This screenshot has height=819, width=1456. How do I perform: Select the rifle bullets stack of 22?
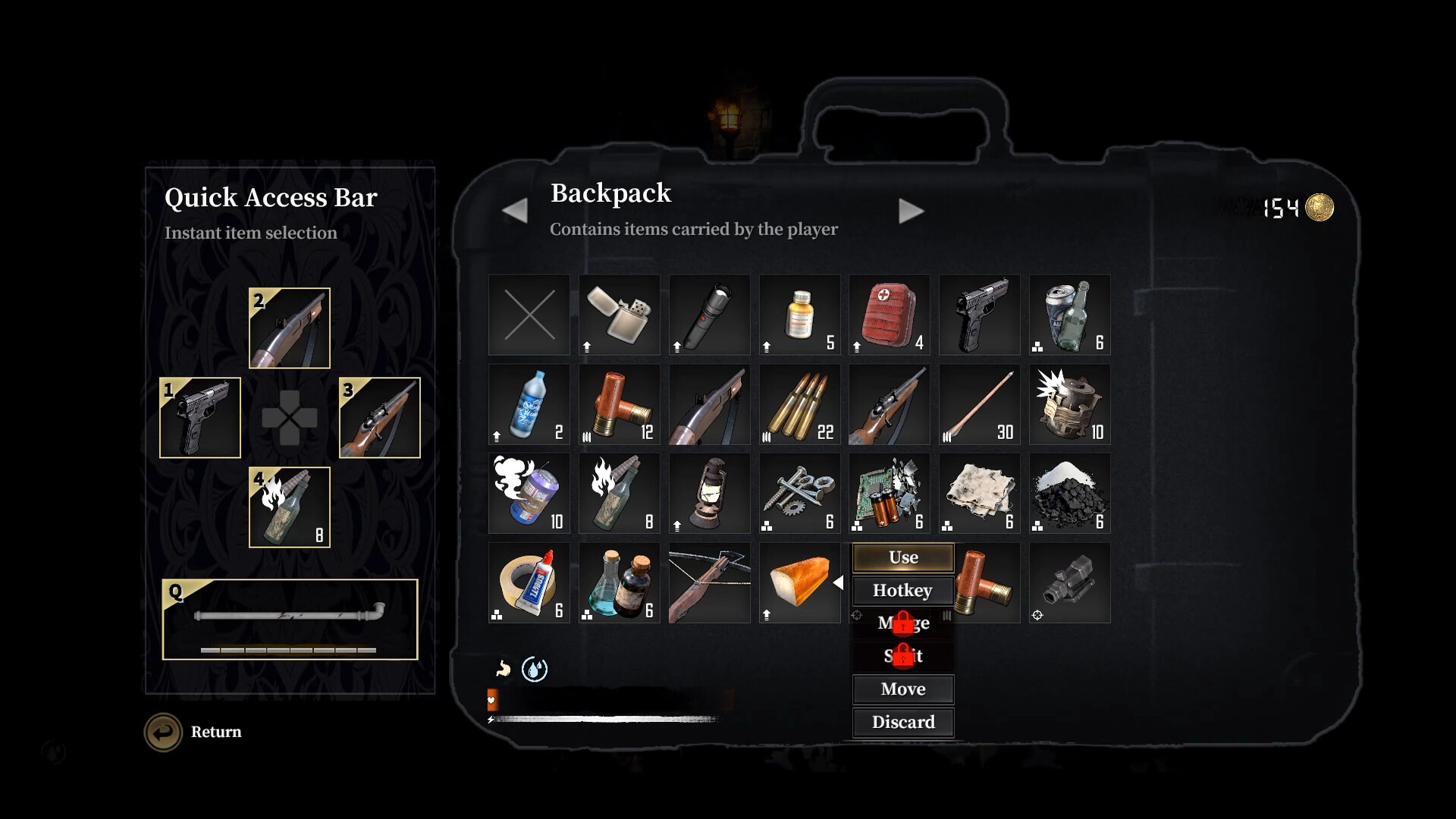pyautogui.click(x=799, y=404)
